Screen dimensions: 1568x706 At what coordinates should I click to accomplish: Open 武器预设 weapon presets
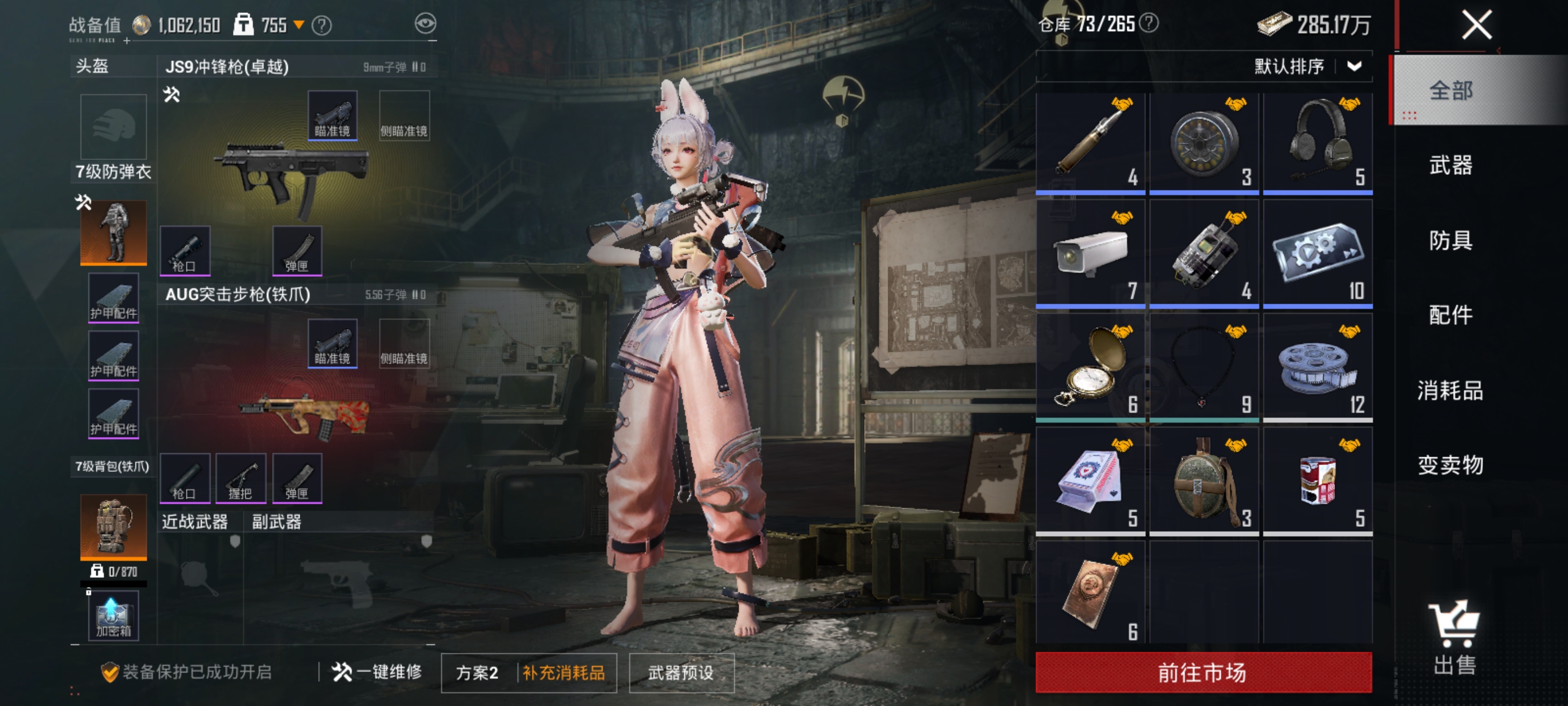pyautogui.click(x=681, y=672)
